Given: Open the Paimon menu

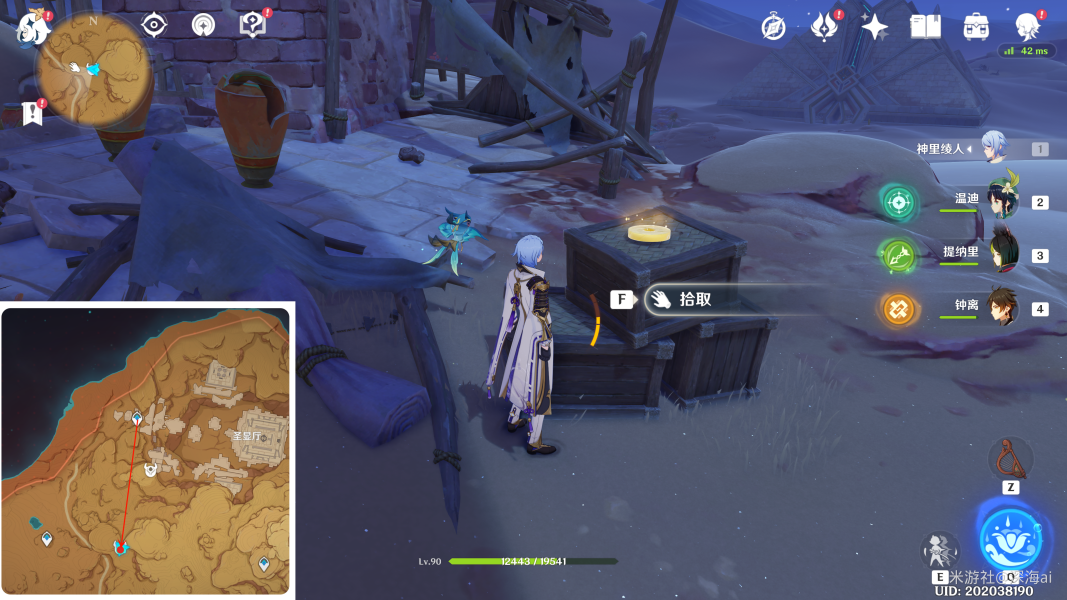Looking at the screenshot, I should tap(31, 27).
